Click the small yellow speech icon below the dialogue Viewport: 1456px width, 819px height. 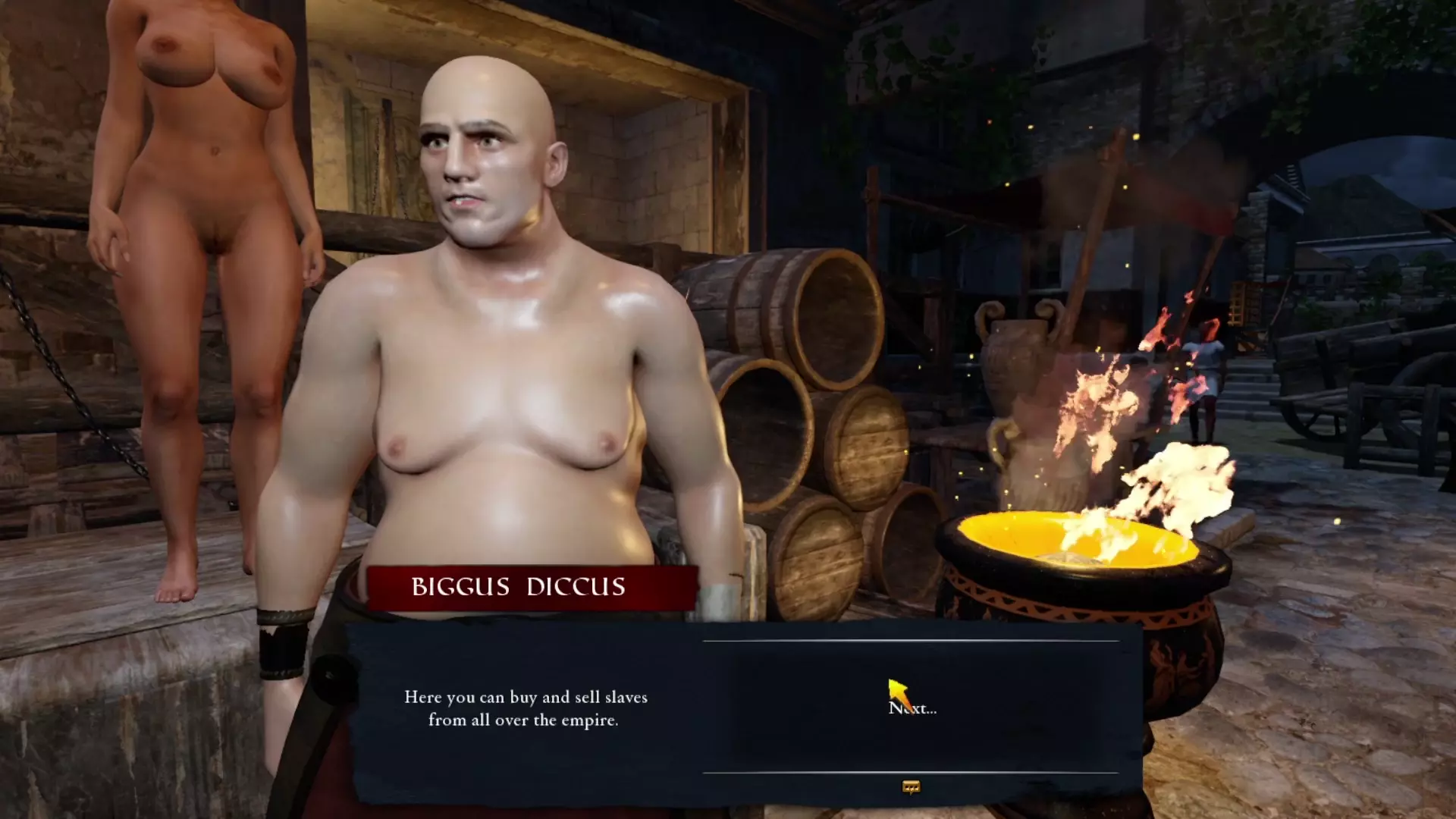911,787
